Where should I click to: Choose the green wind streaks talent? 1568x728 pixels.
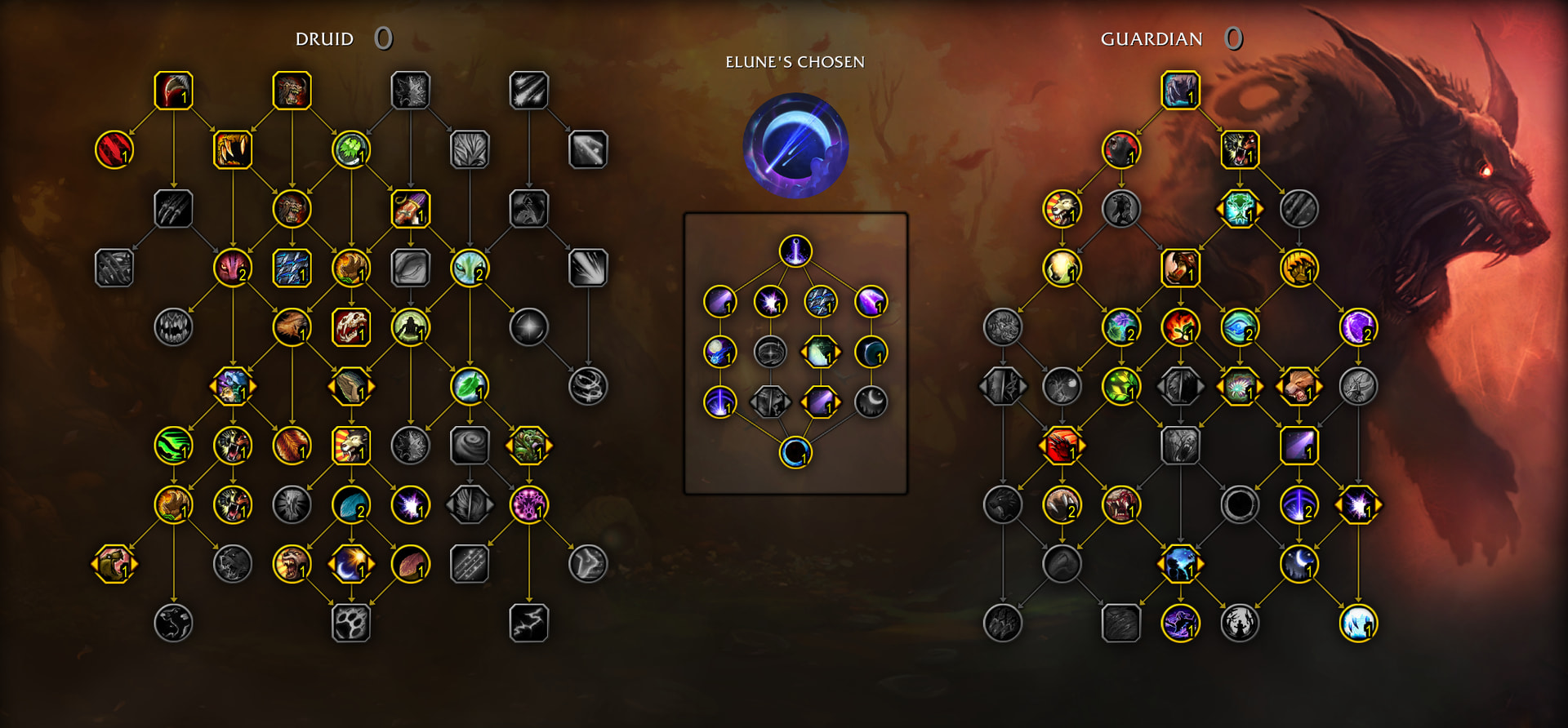click(173, 446)
